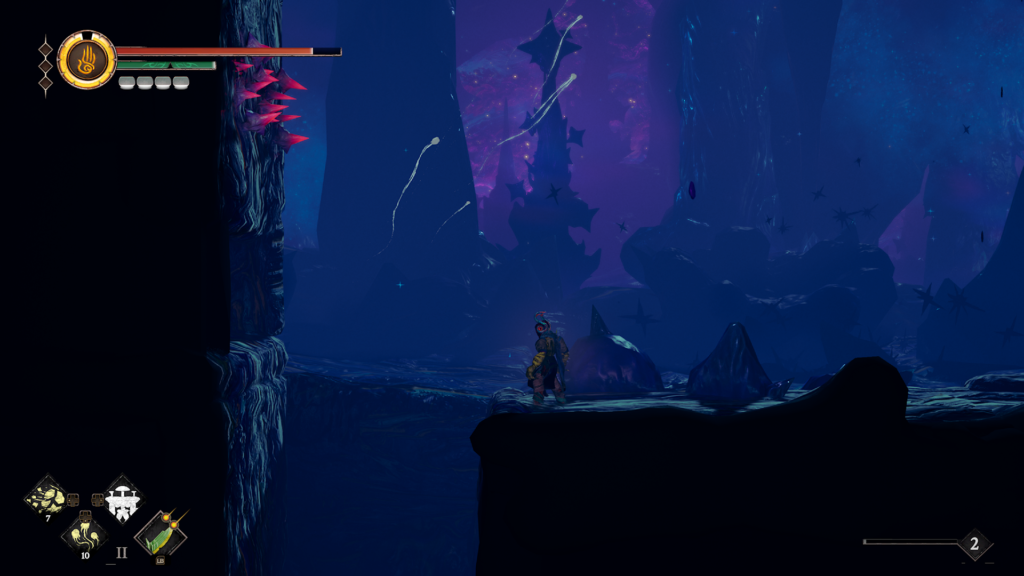Select the yellow rock chunks item slot
1024x576 pixels.
pyautogui.click(x=46, y=497)
